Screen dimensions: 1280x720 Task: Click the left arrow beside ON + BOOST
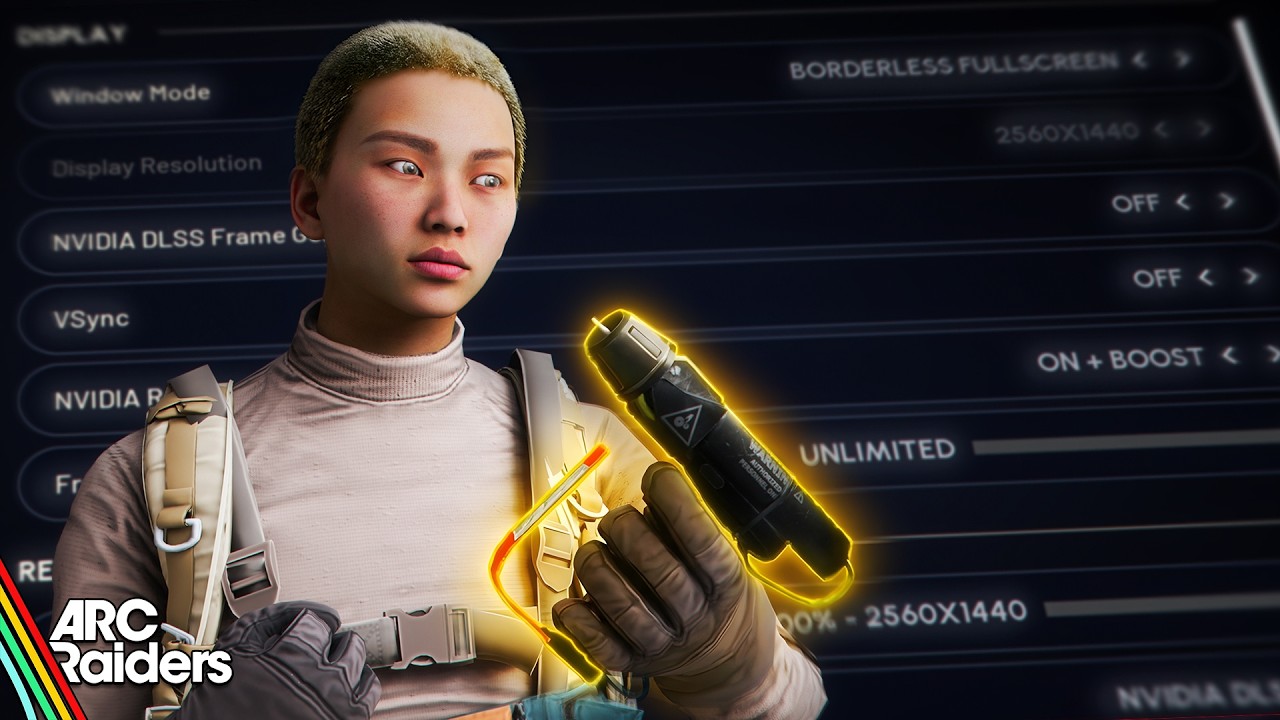click(1230, 355)
